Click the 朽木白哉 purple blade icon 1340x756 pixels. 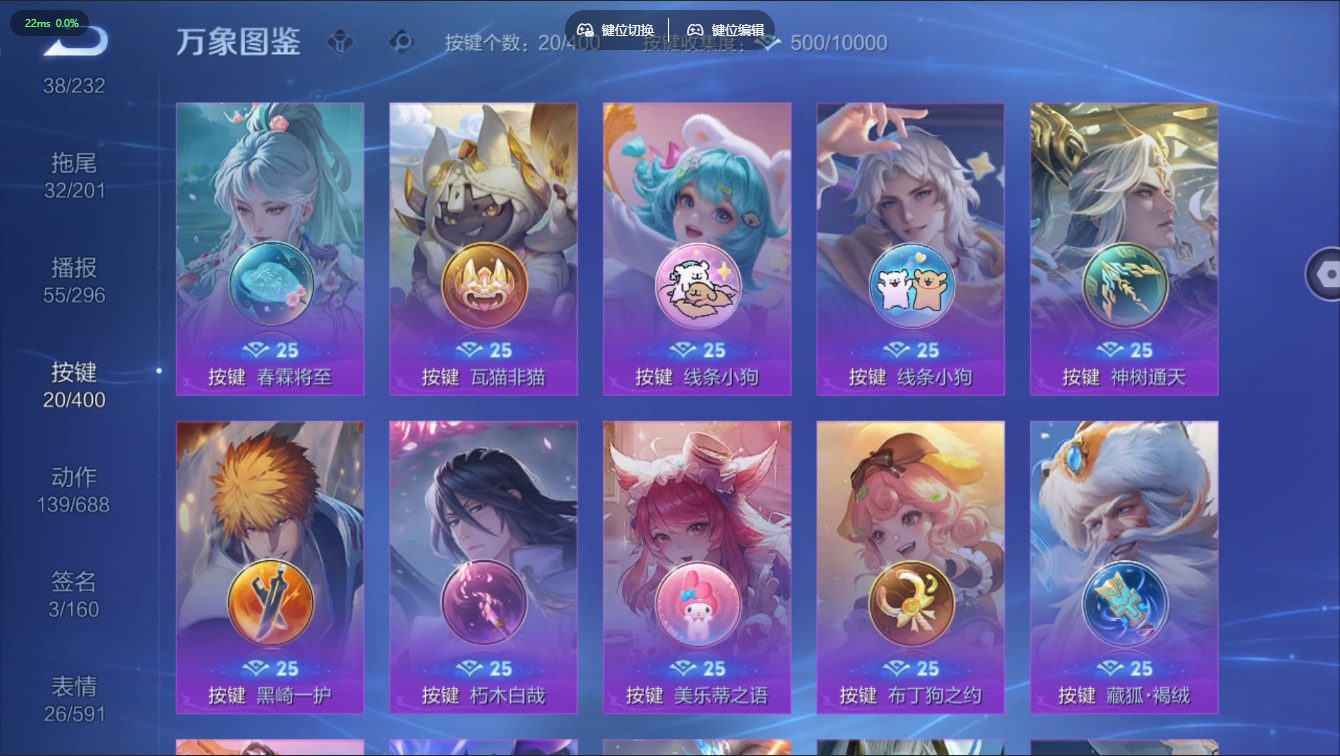(x=483, y=603)
